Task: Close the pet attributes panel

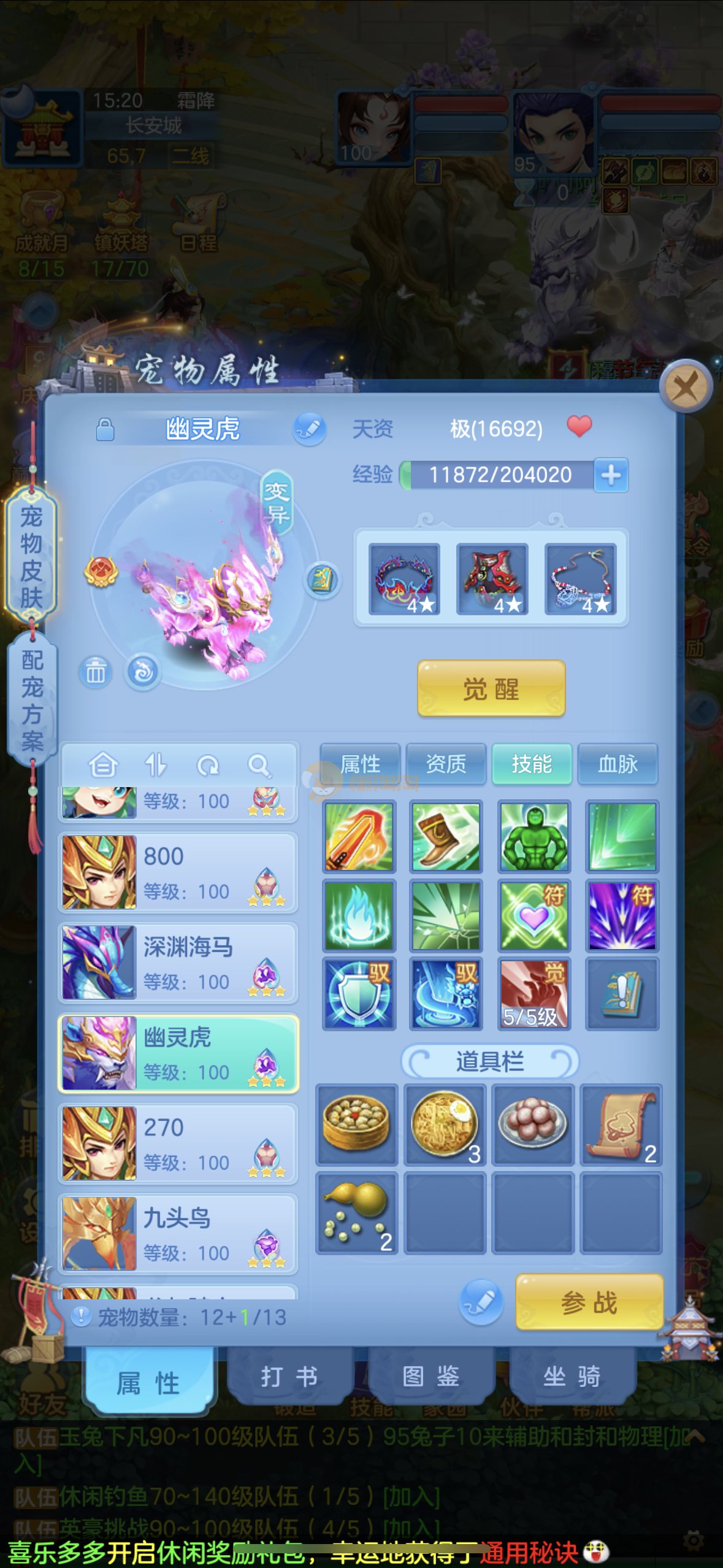Action: coord(686,386)
